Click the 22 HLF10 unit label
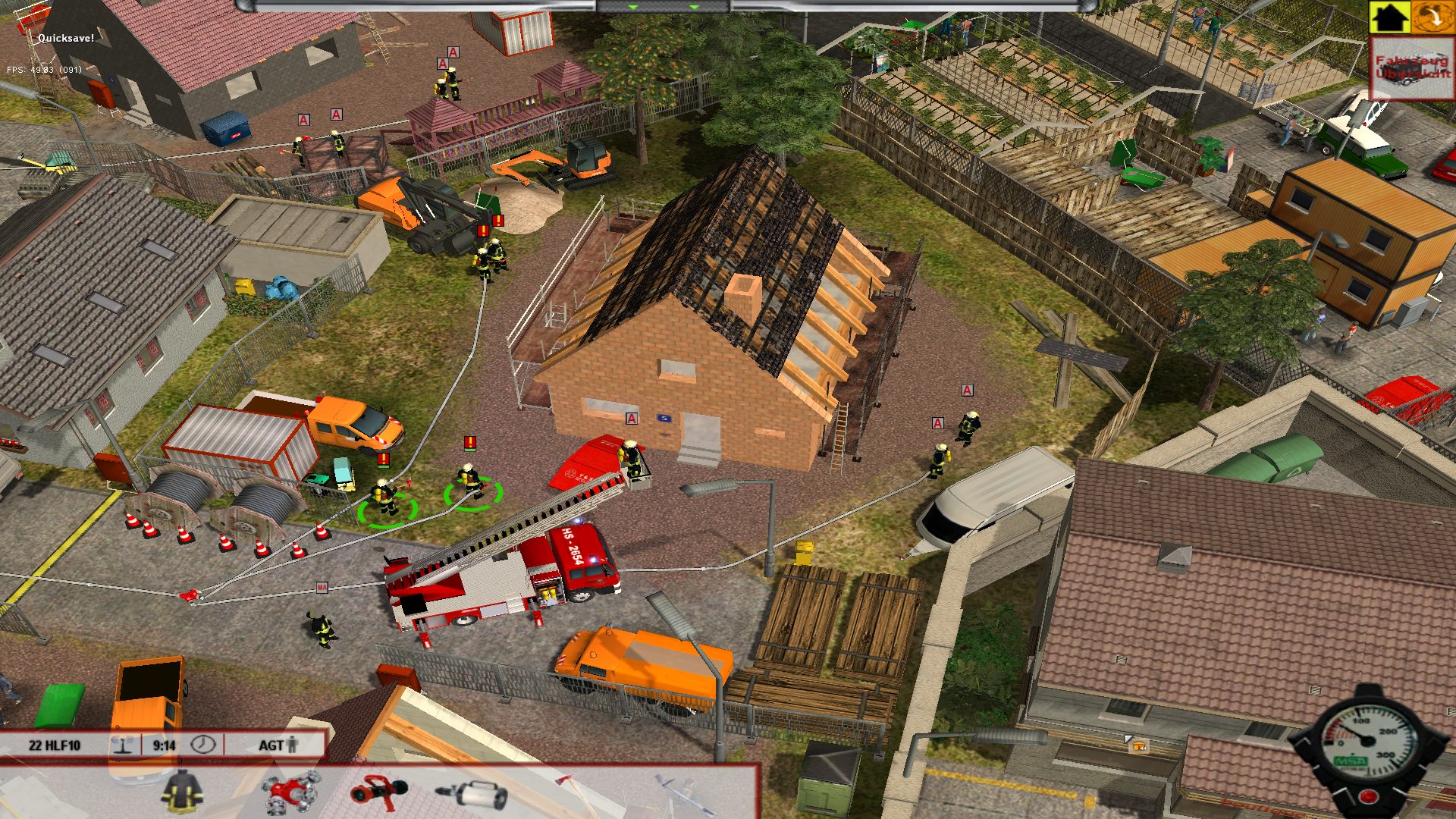This screenshot has width=1456, height=819. click(x=55, y=745)
